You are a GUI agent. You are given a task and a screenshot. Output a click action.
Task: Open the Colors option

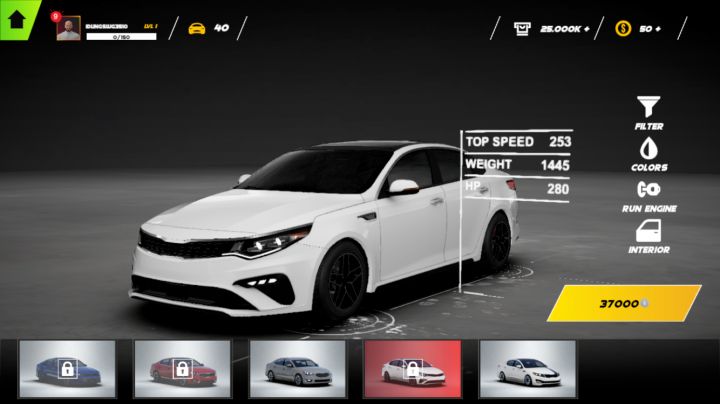click(x=648, y=153)
